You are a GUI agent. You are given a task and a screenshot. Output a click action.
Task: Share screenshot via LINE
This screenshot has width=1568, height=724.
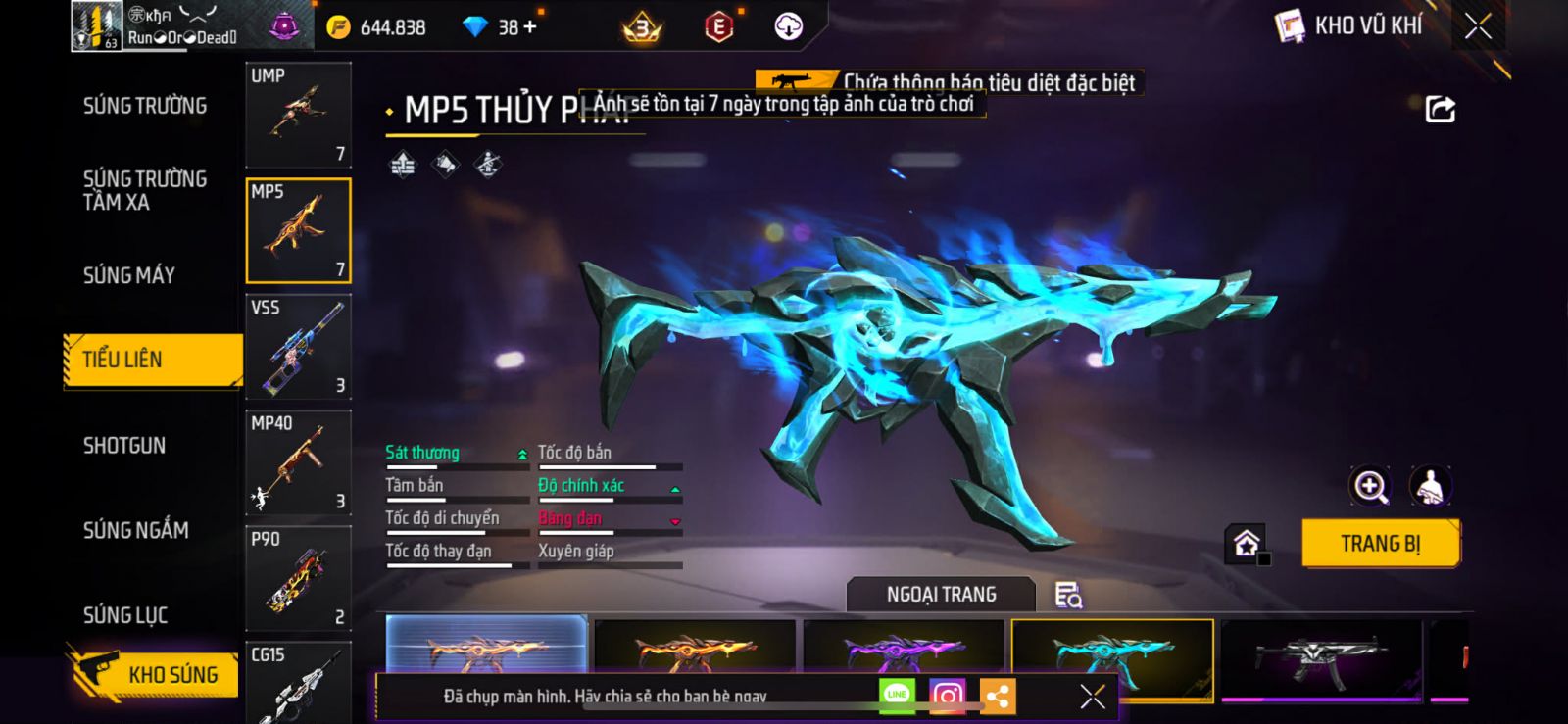(x=897, y=695)
